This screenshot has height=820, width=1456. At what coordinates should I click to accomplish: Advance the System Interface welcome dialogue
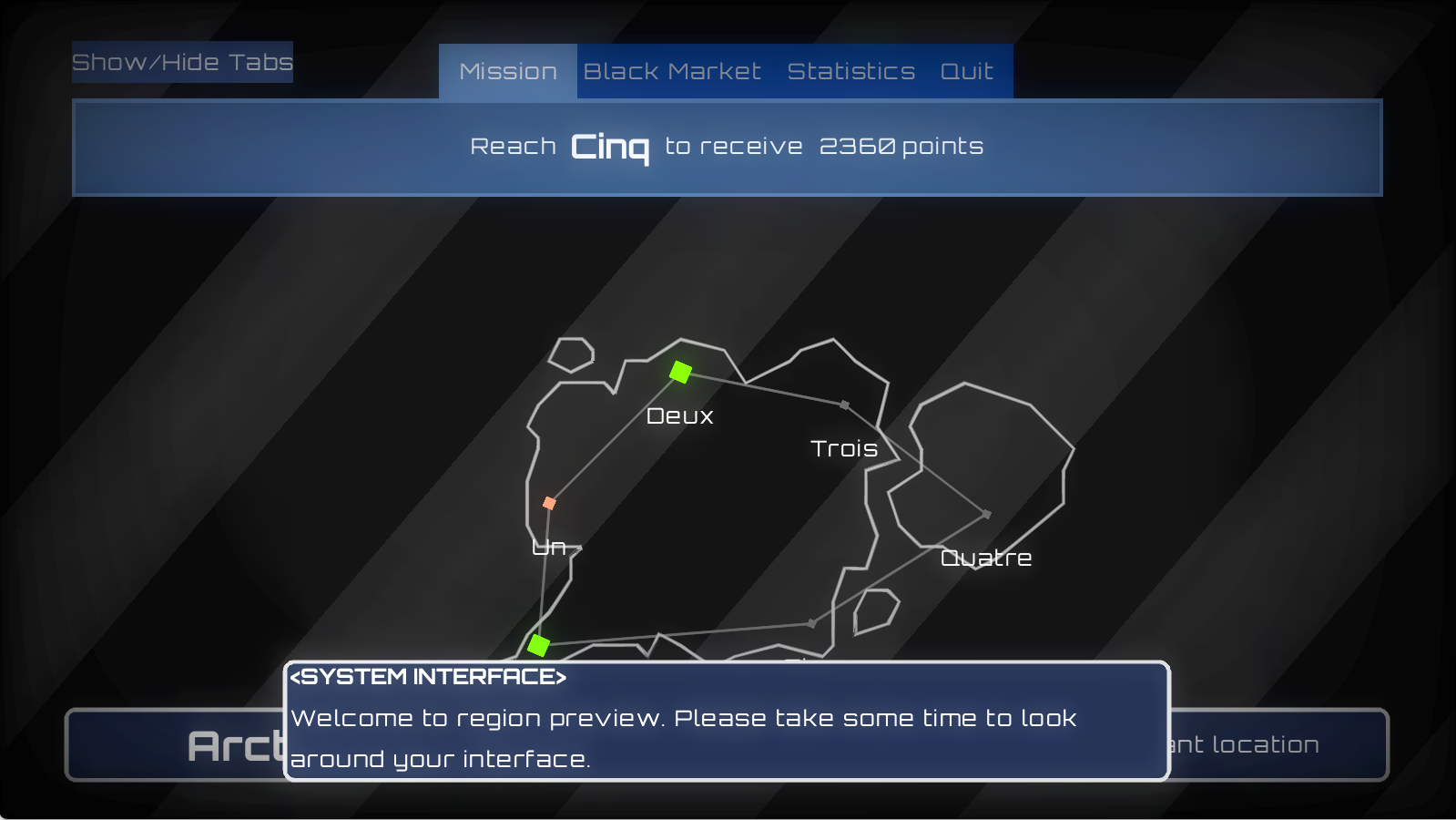pyautogui.click(x=727, y=721)
